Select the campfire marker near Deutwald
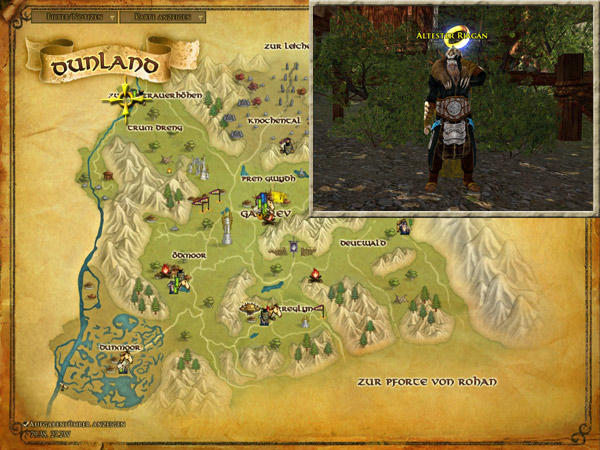Image resolution: width=600 pixels, height=450 pixels. point(314,274)
